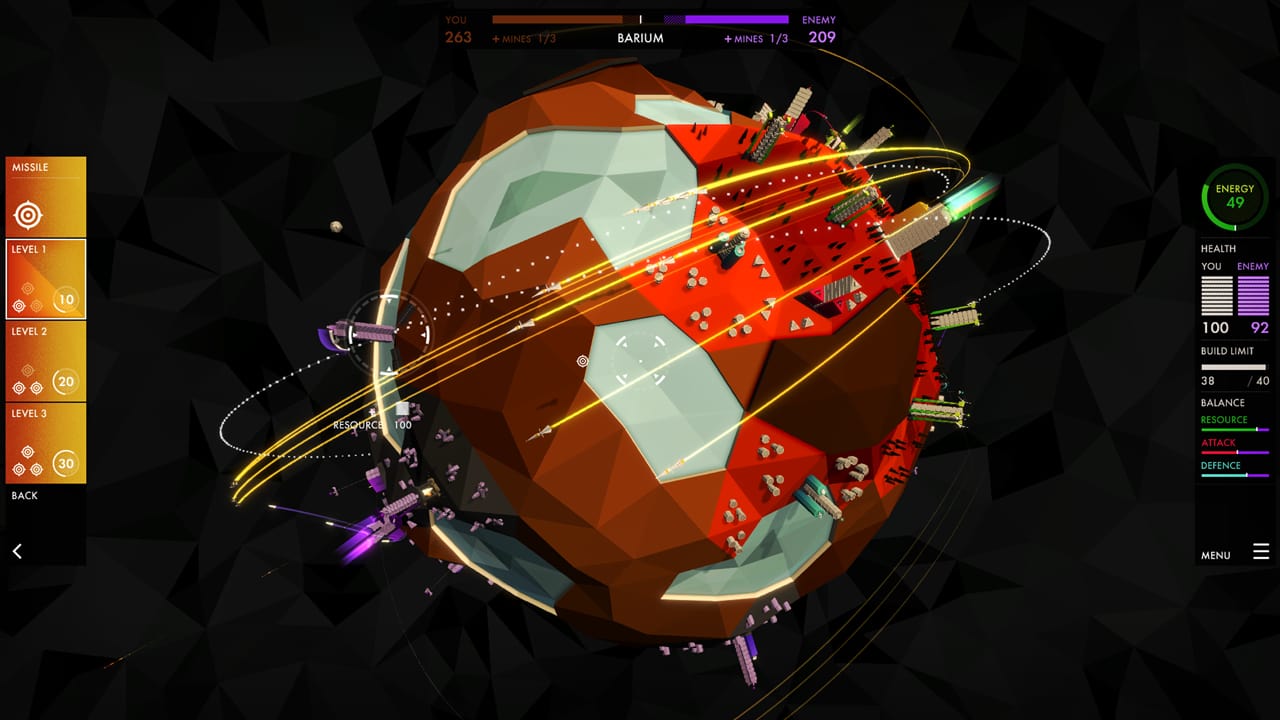This screenshot has height=720, width=1280.
Task: Click the small target reticle icon on the planet
Action: (583, 361)
